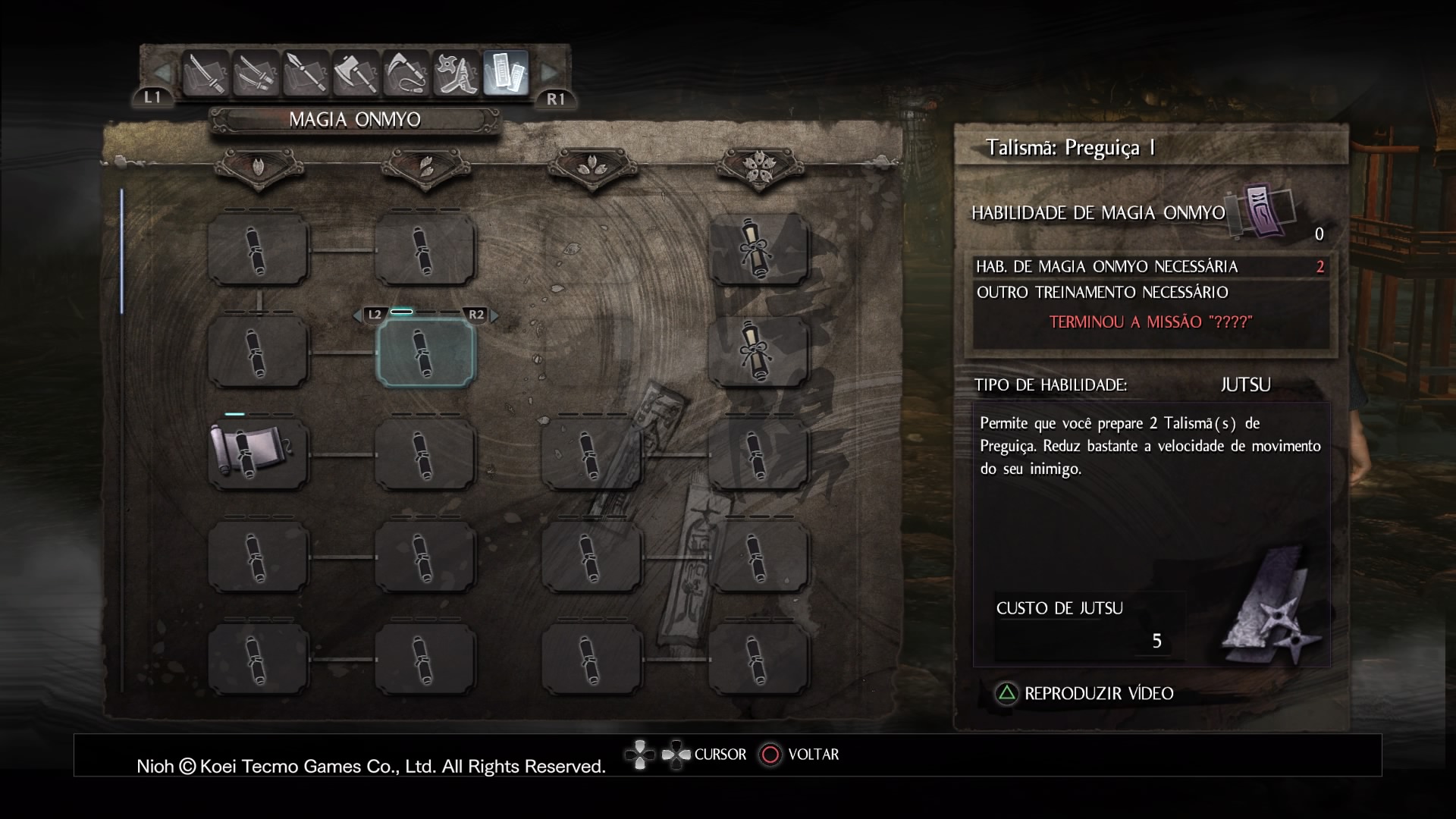The image size is (1456, 819).
Task: Switch to the katana skill tab
Action: 206,74
